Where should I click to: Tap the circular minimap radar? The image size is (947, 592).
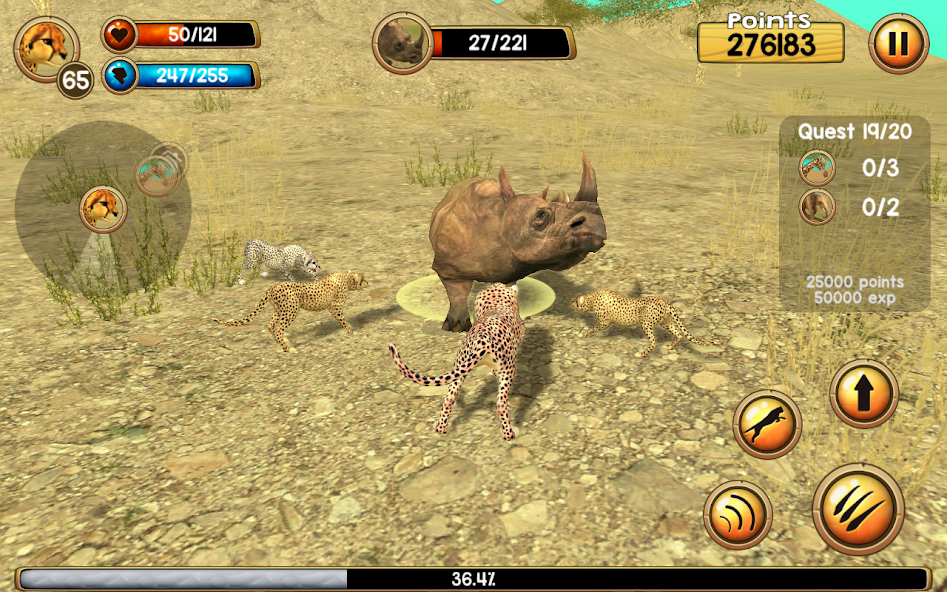tap(102, 208)
